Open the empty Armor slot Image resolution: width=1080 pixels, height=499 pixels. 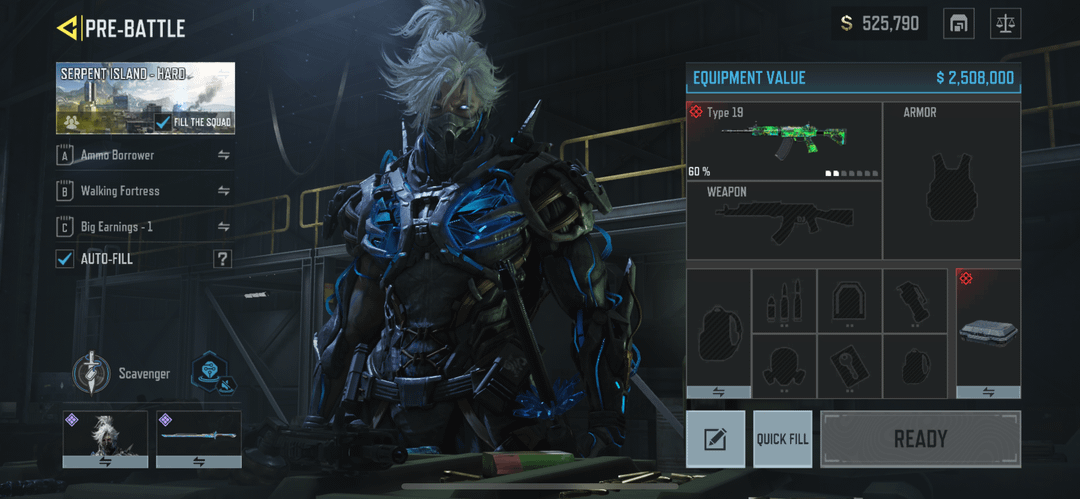(952, 181)
